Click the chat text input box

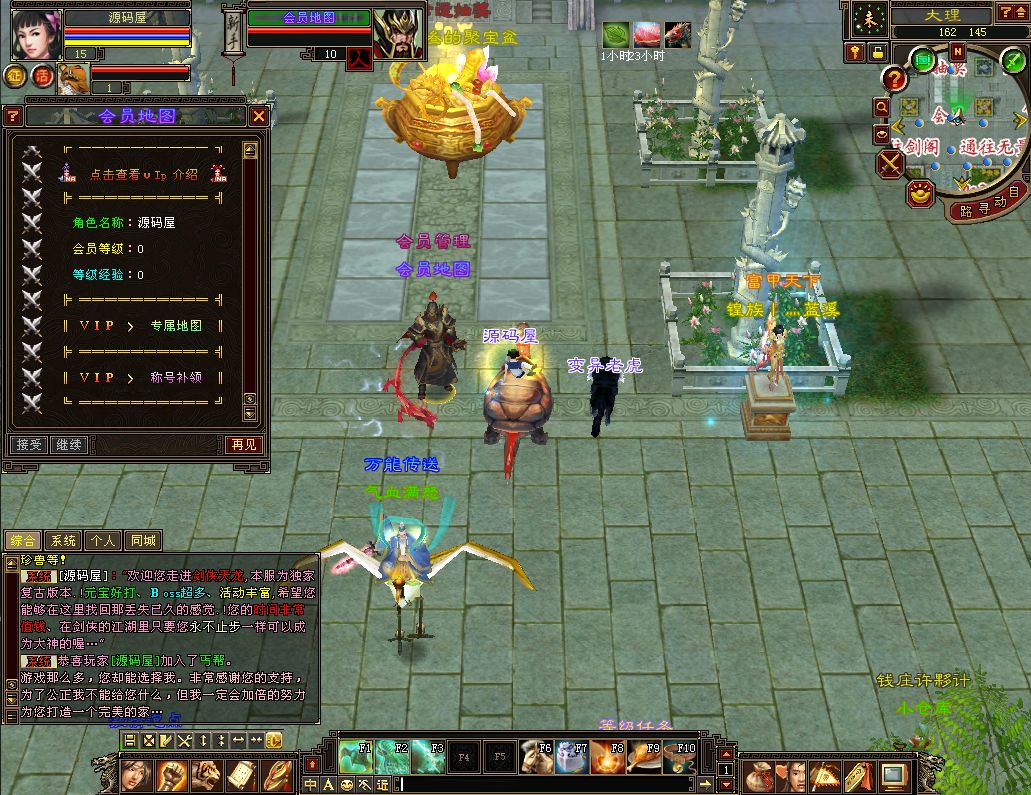pyautogui.click(x=550, y=785)
